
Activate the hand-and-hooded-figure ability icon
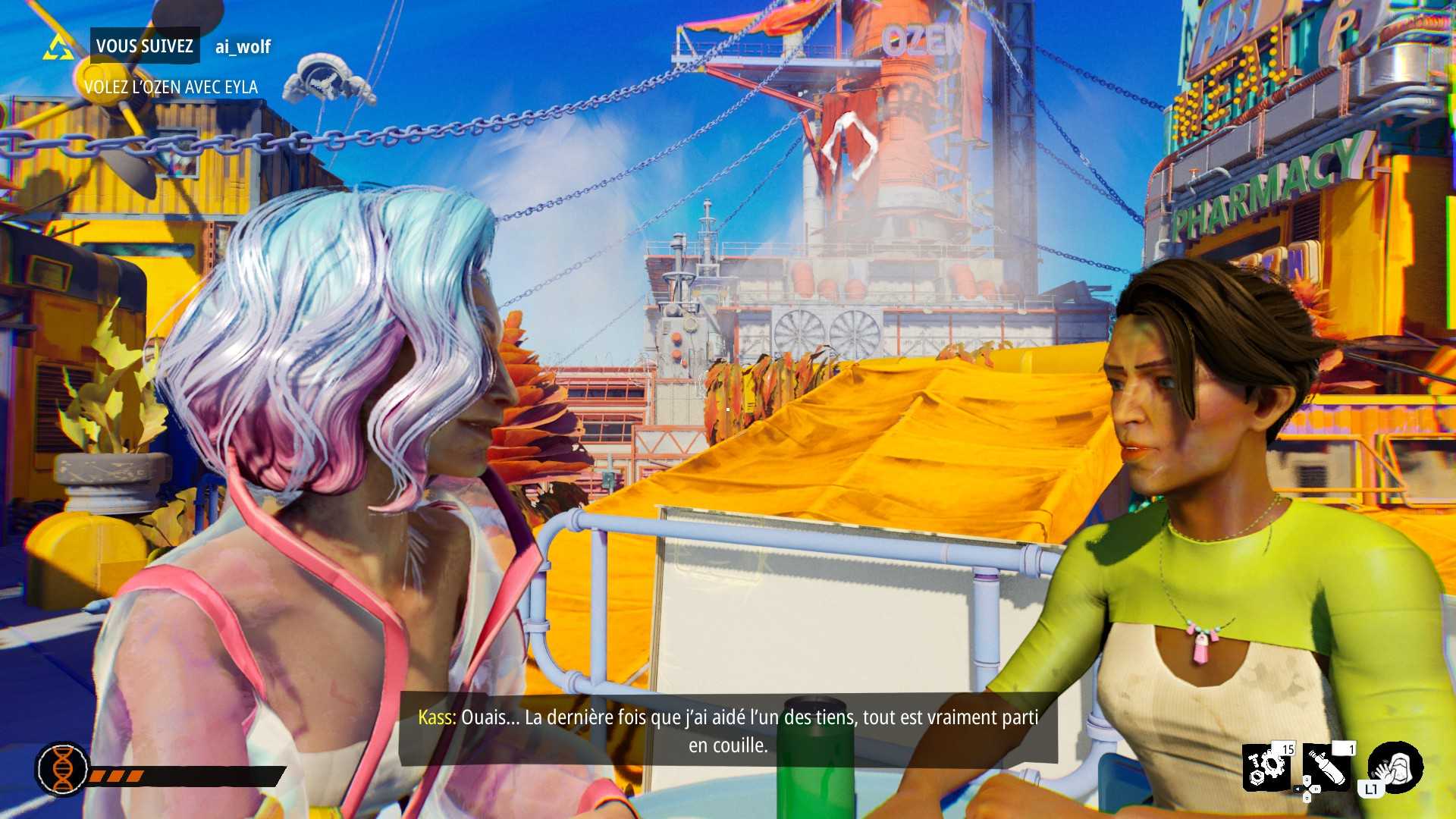click(1396, 767)
